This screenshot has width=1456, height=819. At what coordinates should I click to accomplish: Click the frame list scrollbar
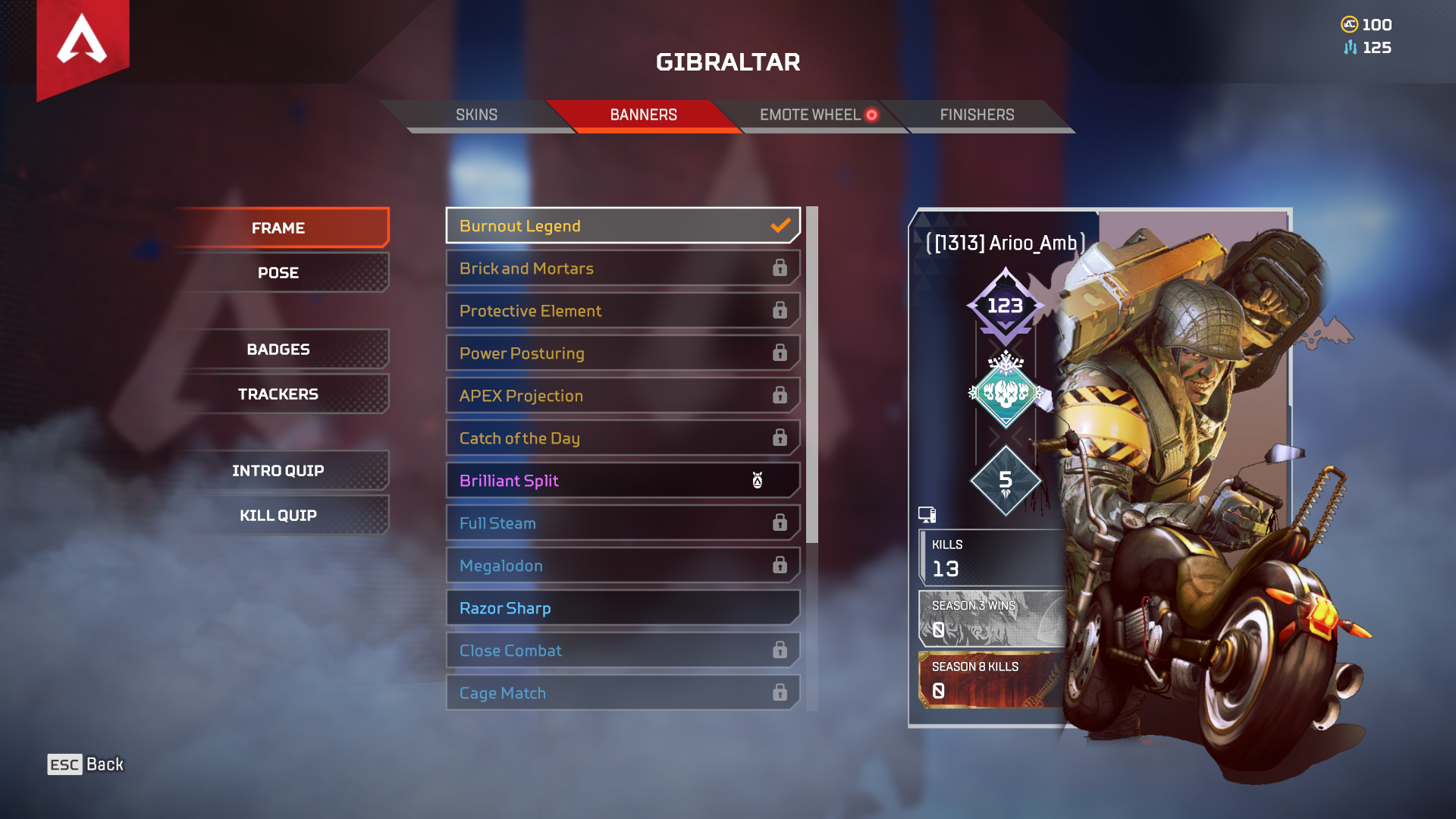(812, 375)
